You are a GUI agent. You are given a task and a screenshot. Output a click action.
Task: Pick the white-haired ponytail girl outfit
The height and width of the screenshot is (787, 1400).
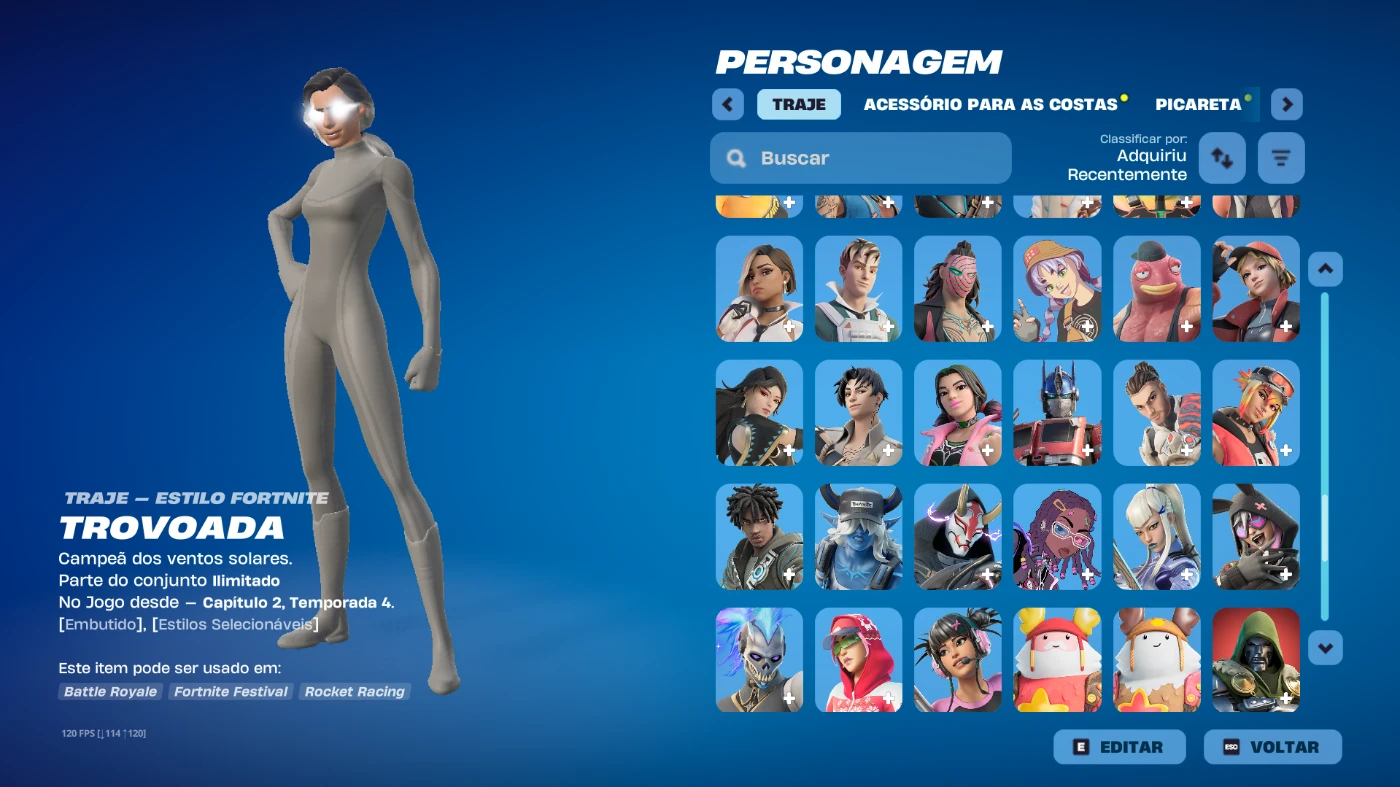(x=1156, y=537)
